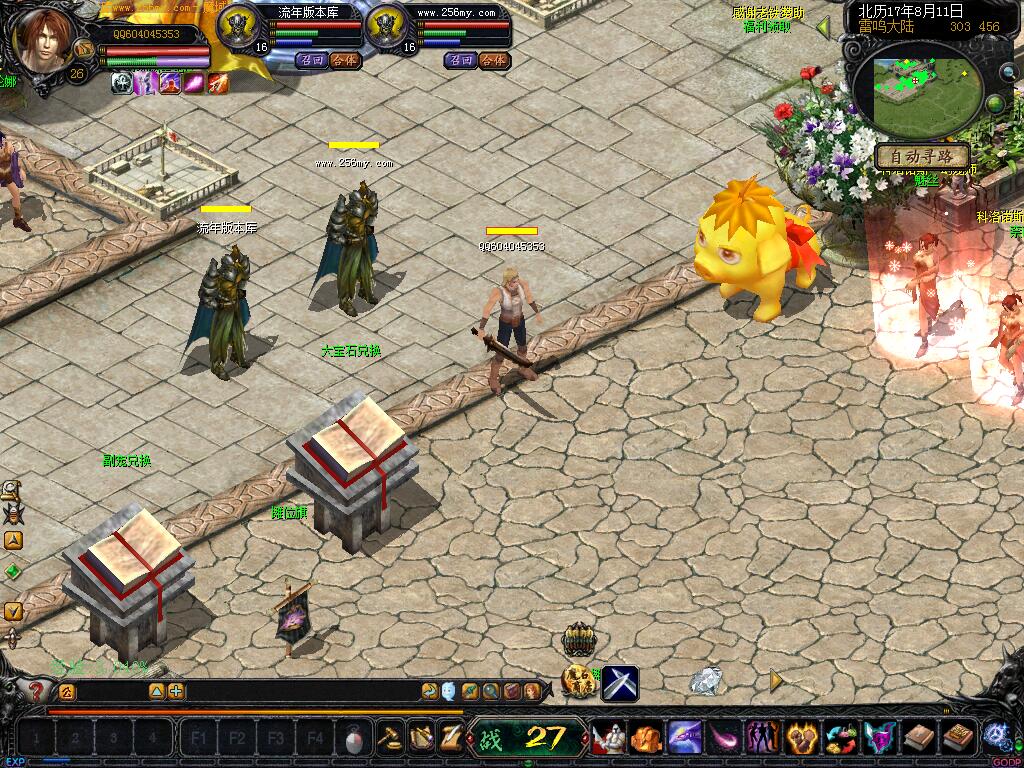
Task: Recall the www.256my.com pet with 召回
Action: click(x=461, y=60)
